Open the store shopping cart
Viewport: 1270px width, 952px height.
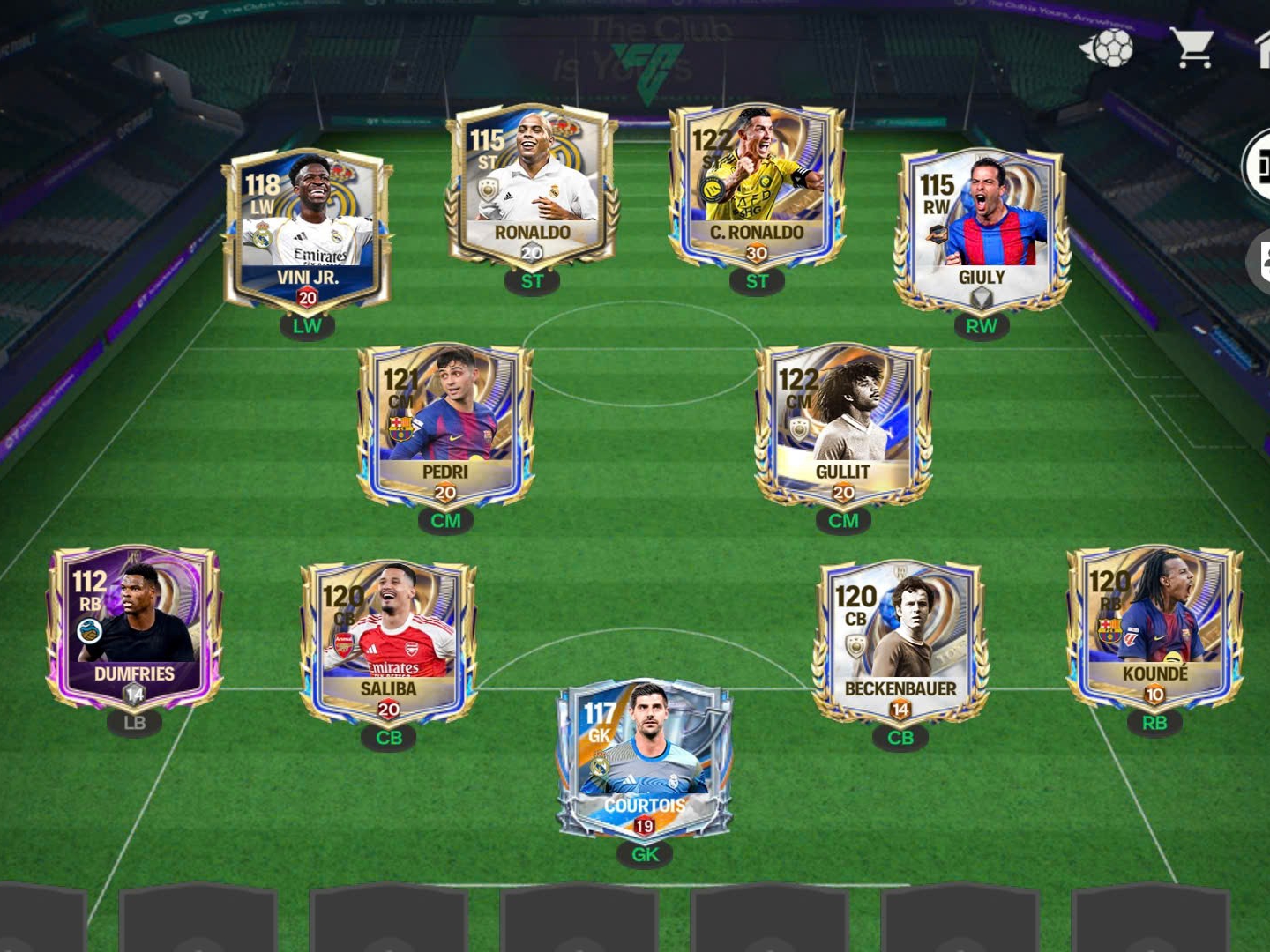[1192, 48]
